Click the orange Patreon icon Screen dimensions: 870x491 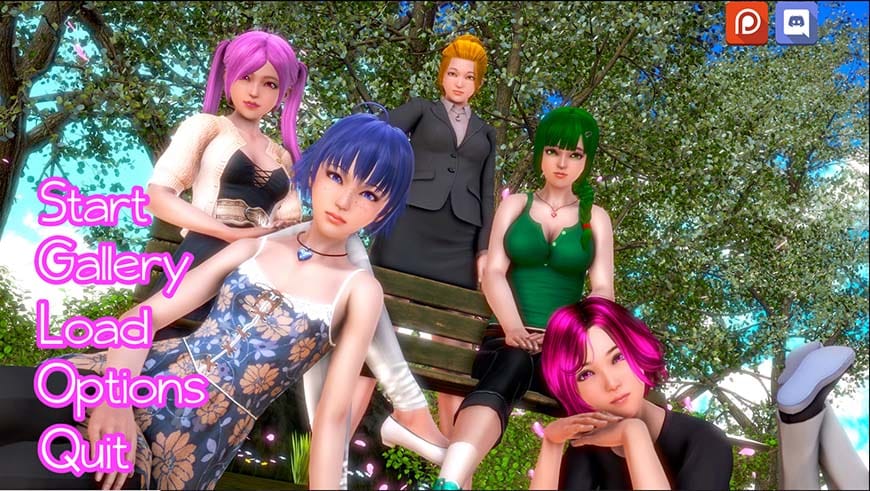[x=747, y=23]
